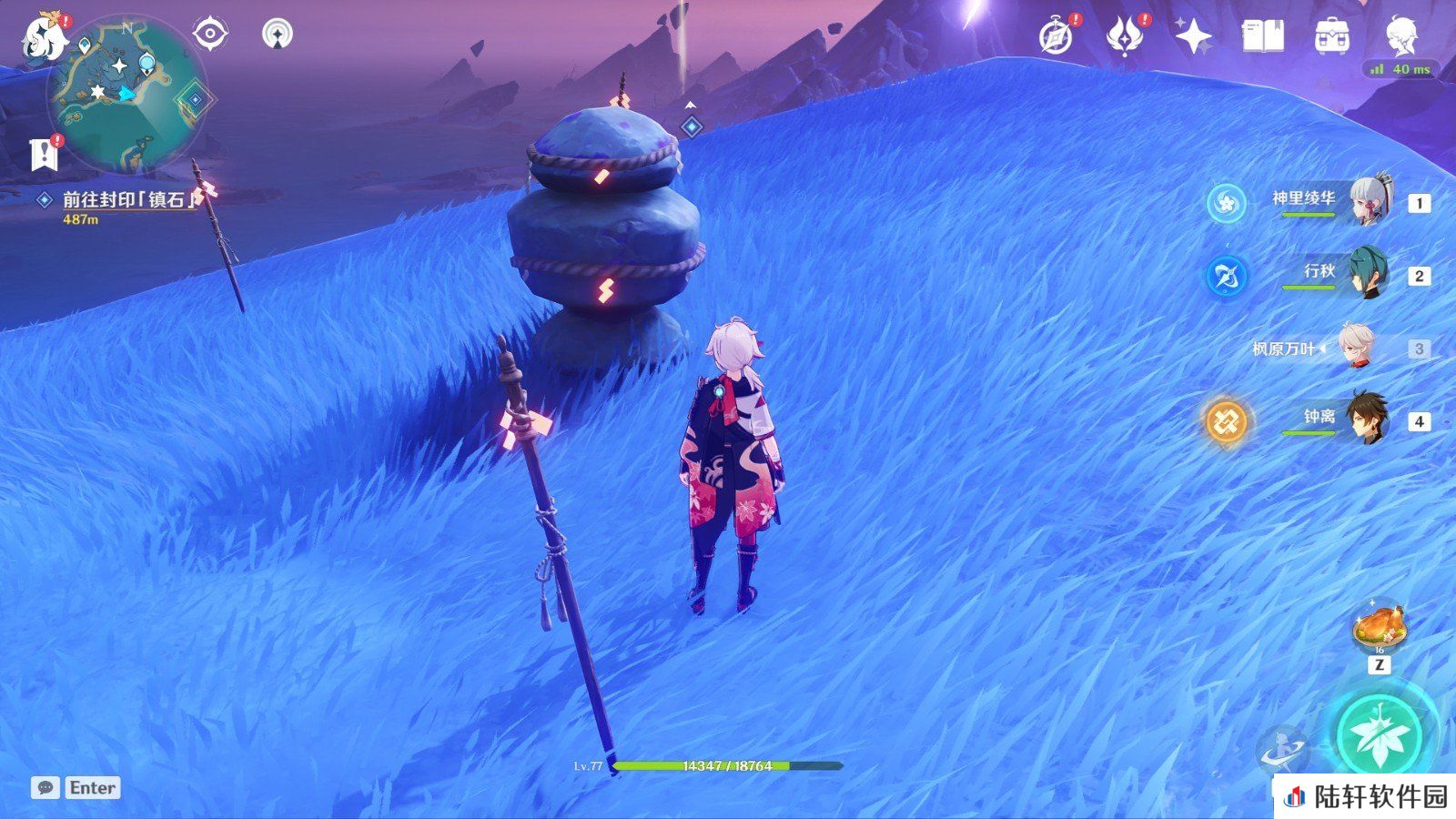Open the events icon with wings
Viewport: 1456px width, 819px height.
(x=1124, y=37)
